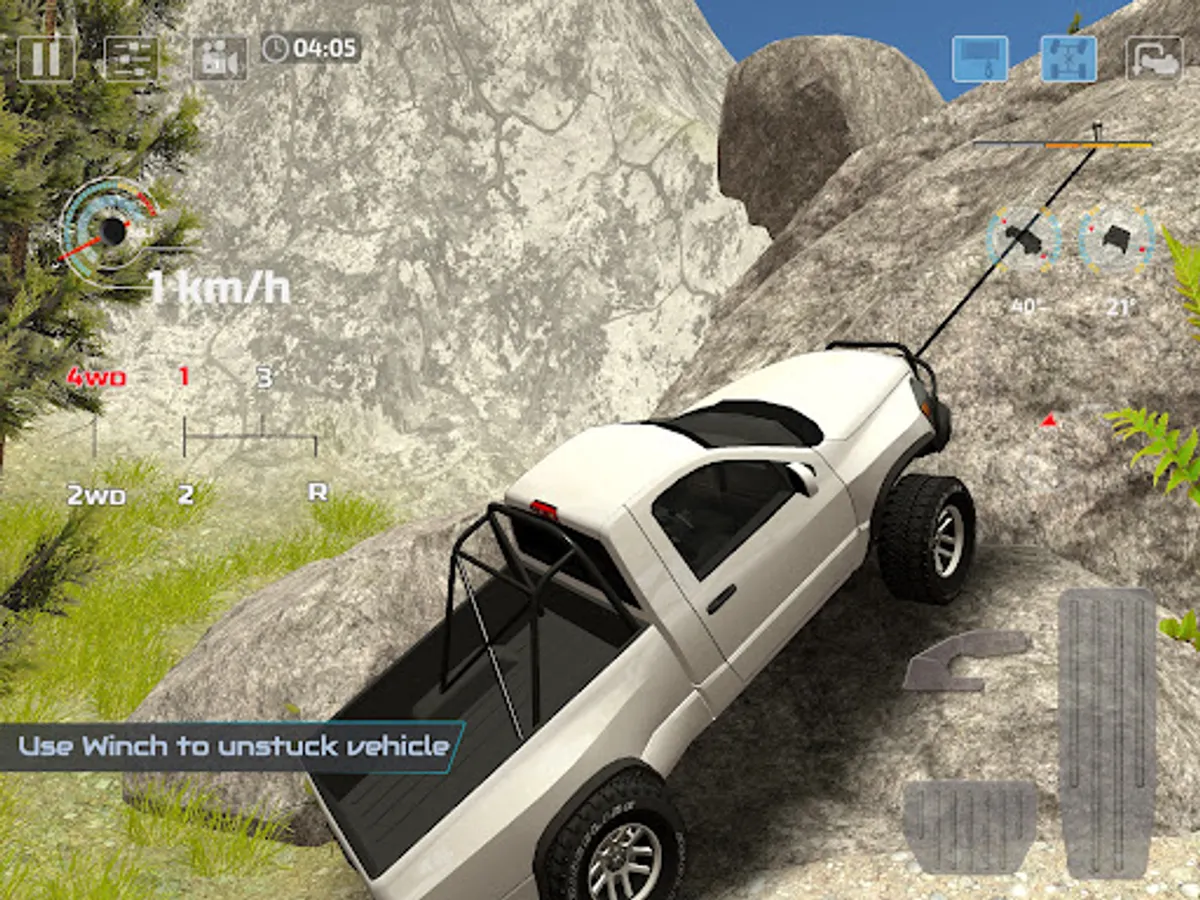
Task: Shift into gear 1
Action: [x=184, y=378]
